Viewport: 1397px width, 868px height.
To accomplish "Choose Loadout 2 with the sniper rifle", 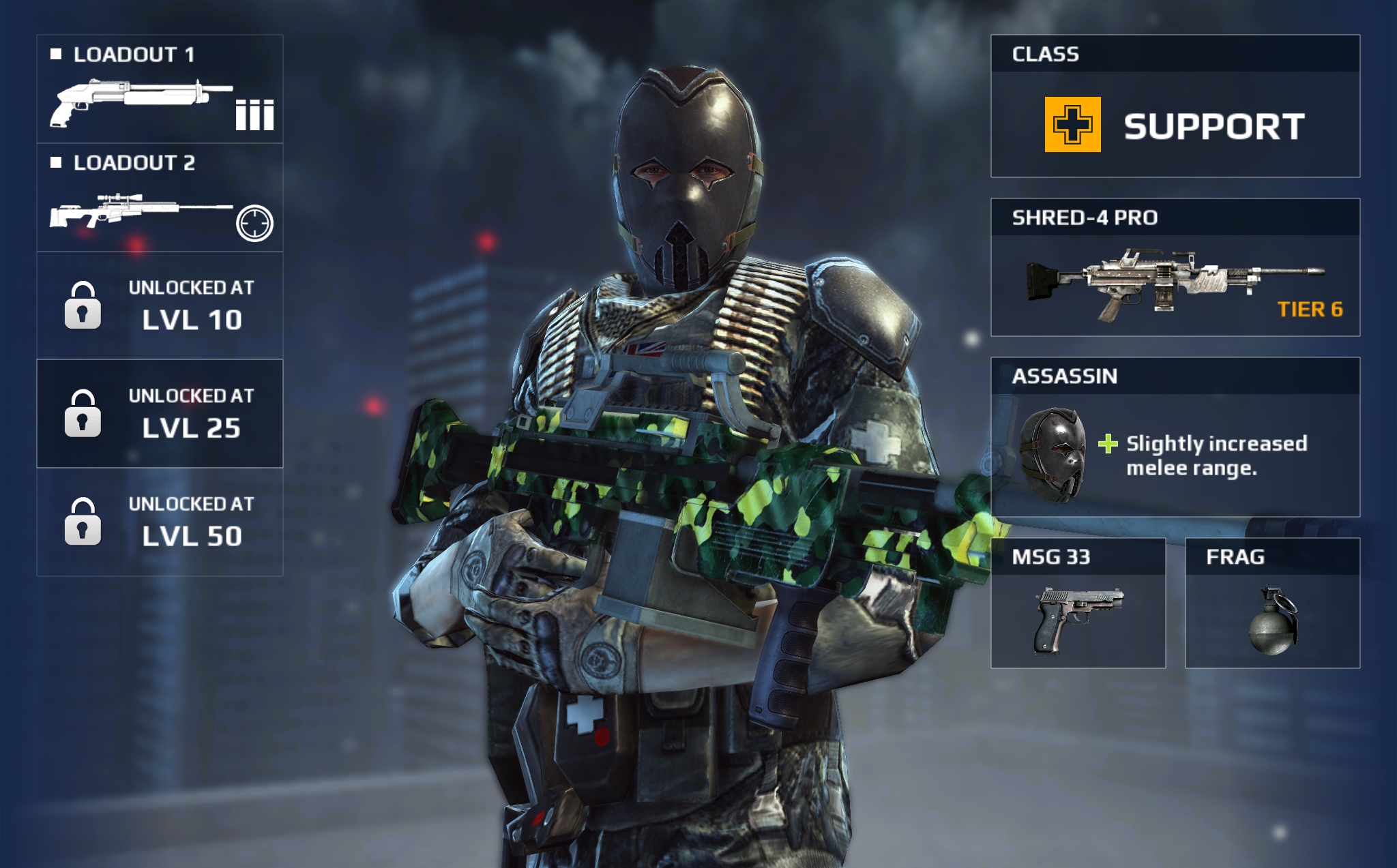I will [x=160, y=198].
